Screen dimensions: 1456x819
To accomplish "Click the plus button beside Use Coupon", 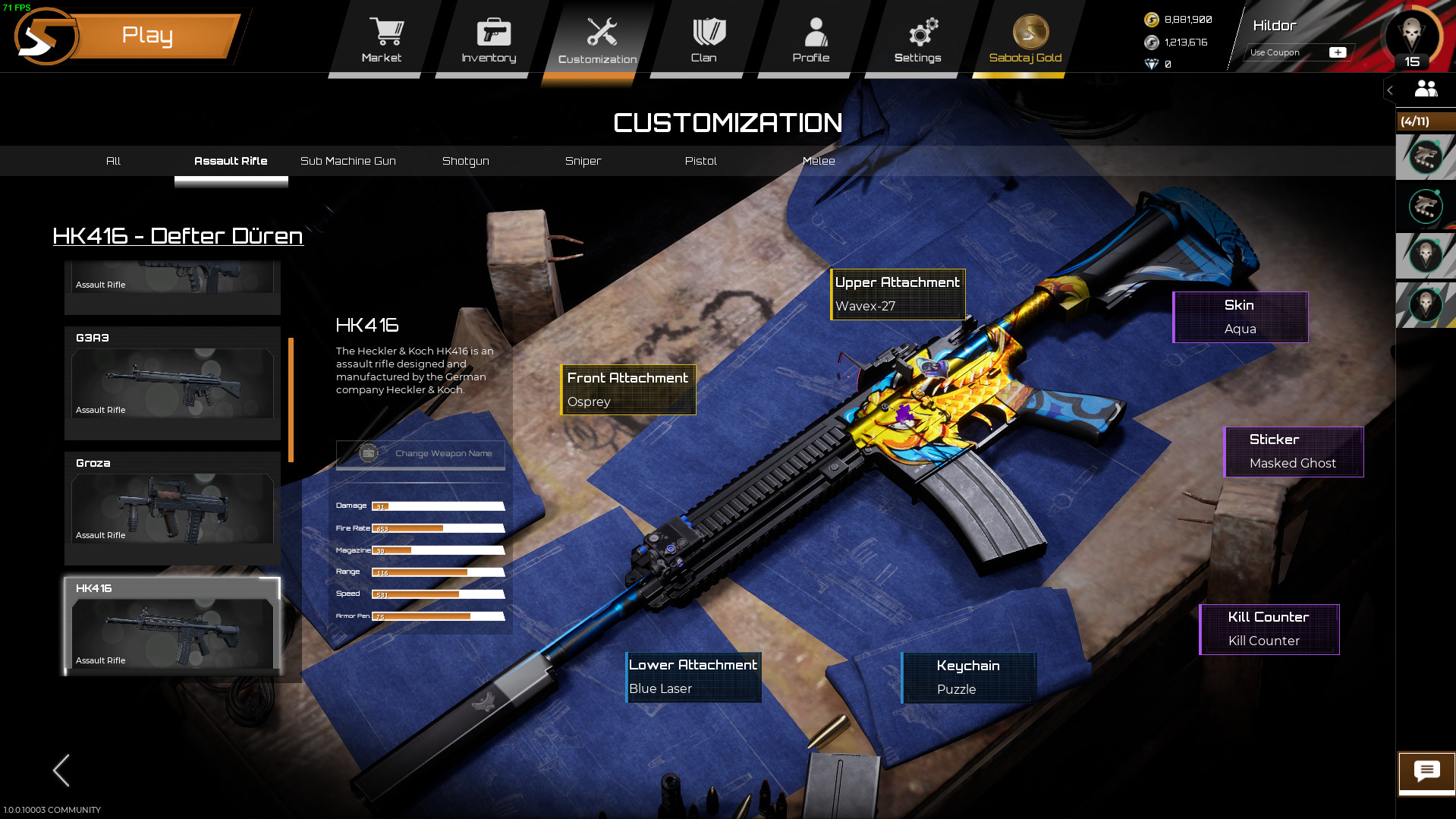I will click(1338, 52).
